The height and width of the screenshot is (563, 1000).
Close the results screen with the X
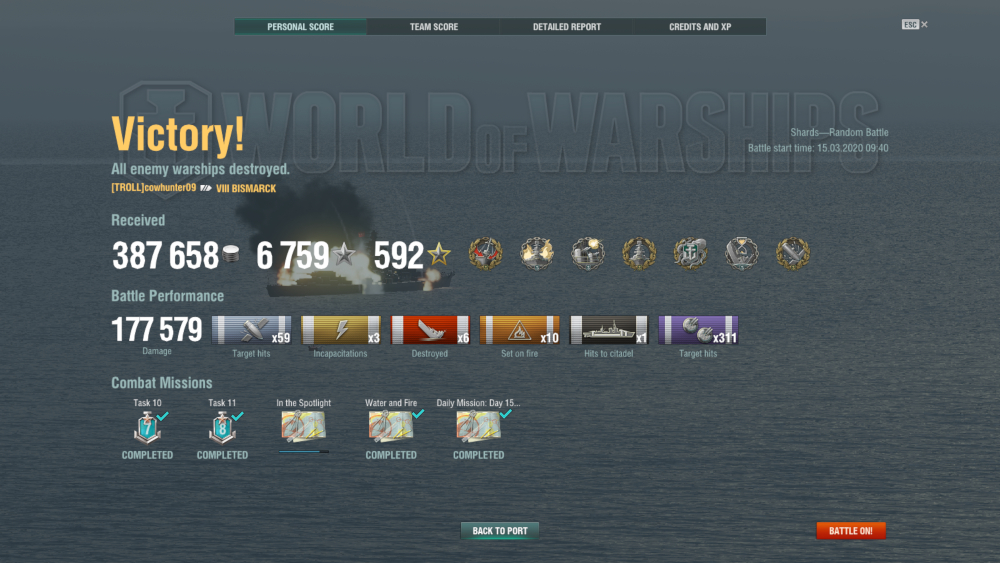tap(924, 24)
